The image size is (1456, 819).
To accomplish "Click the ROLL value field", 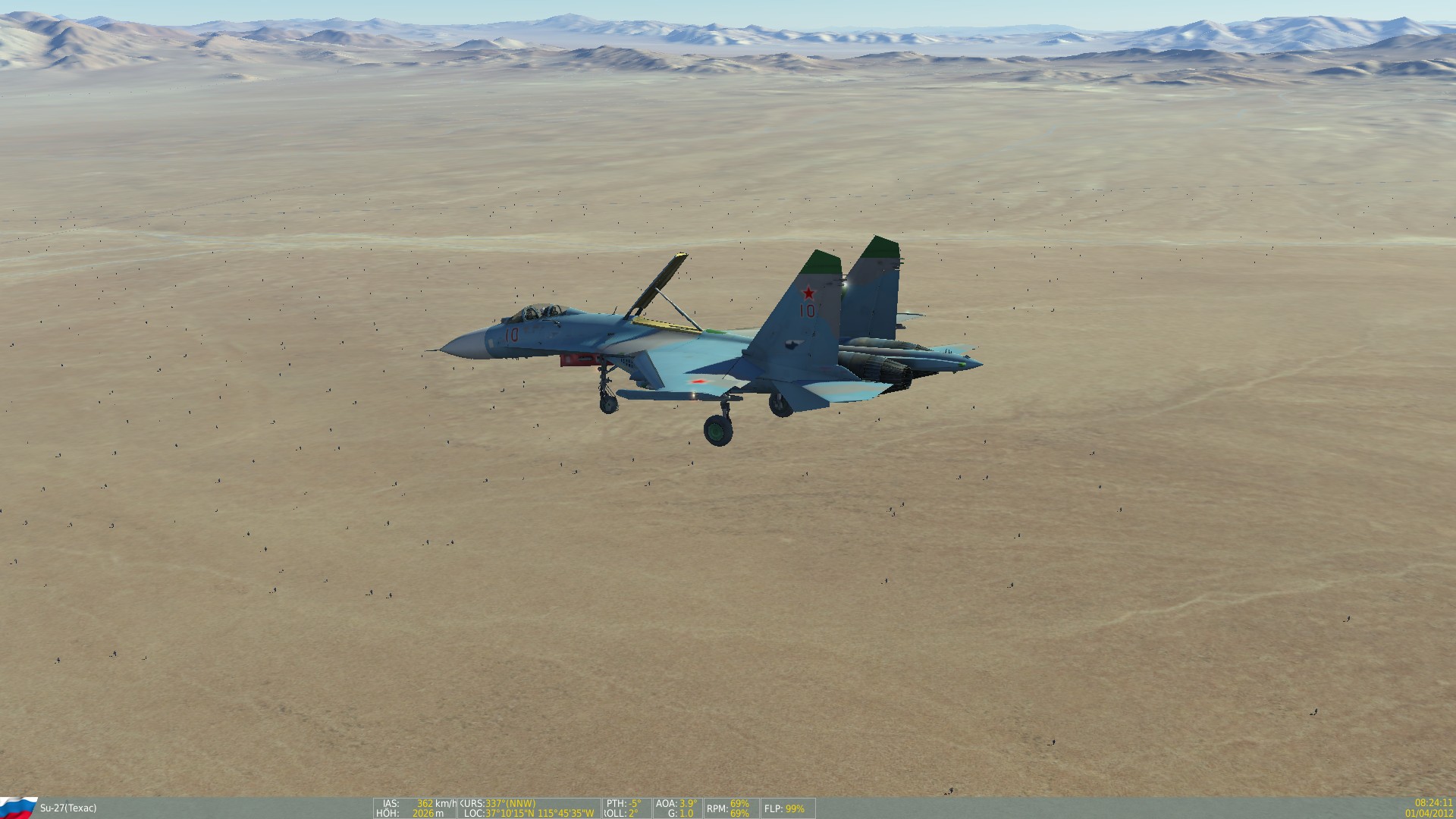I will [x=620, y=812].
